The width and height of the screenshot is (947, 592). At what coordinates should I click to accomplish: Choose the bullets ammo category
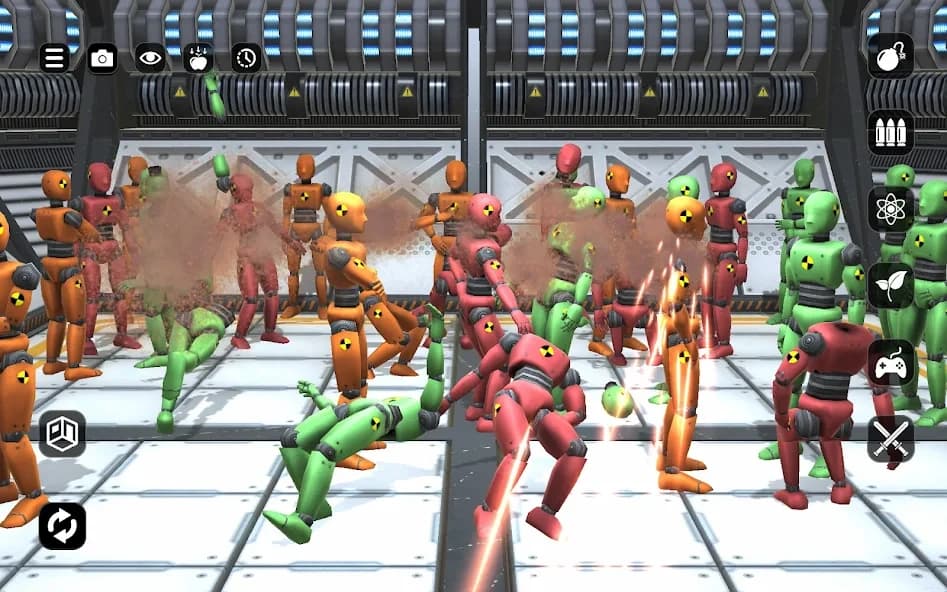(890, 132)
